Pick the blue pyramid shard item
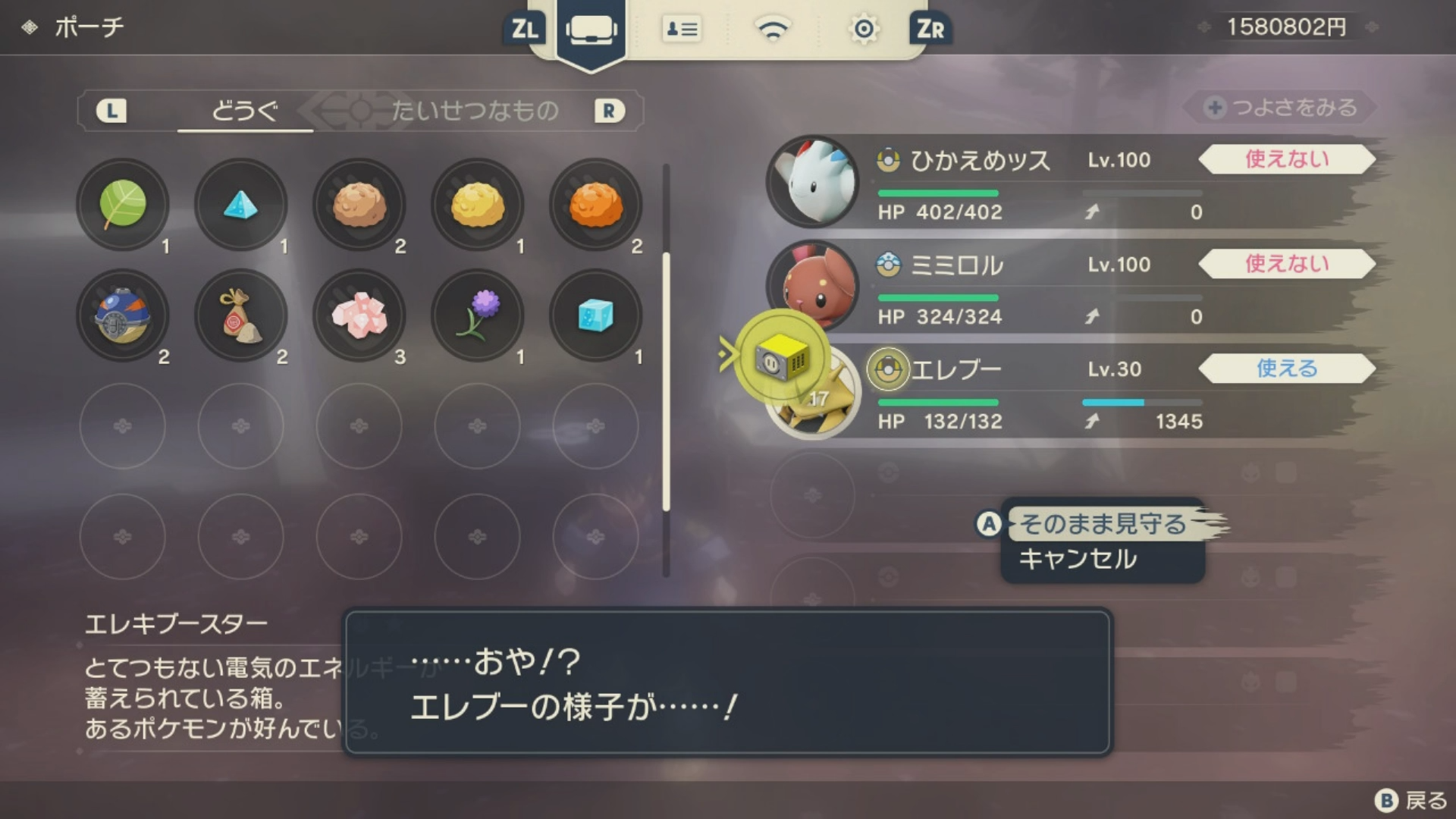Image resolution: width=1456 pixels, height=819 pixels. pyautogui.click(x=241, y=204)
